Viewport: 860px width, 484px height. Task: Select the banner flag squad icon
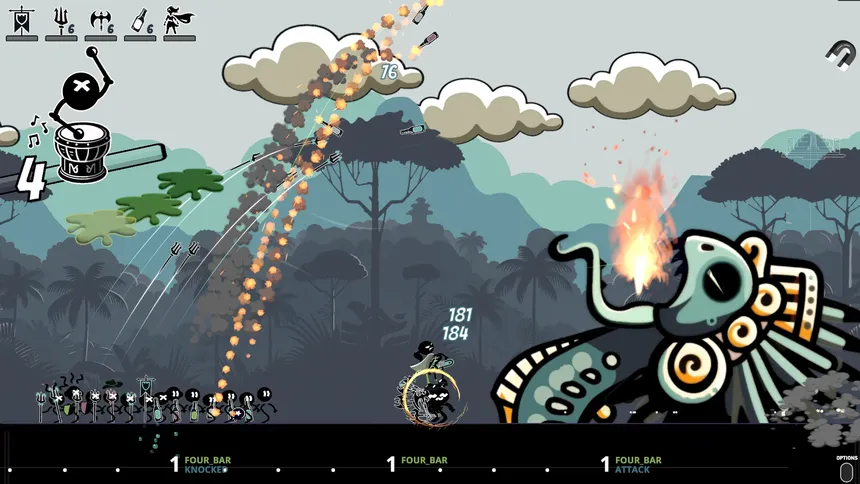21,20
